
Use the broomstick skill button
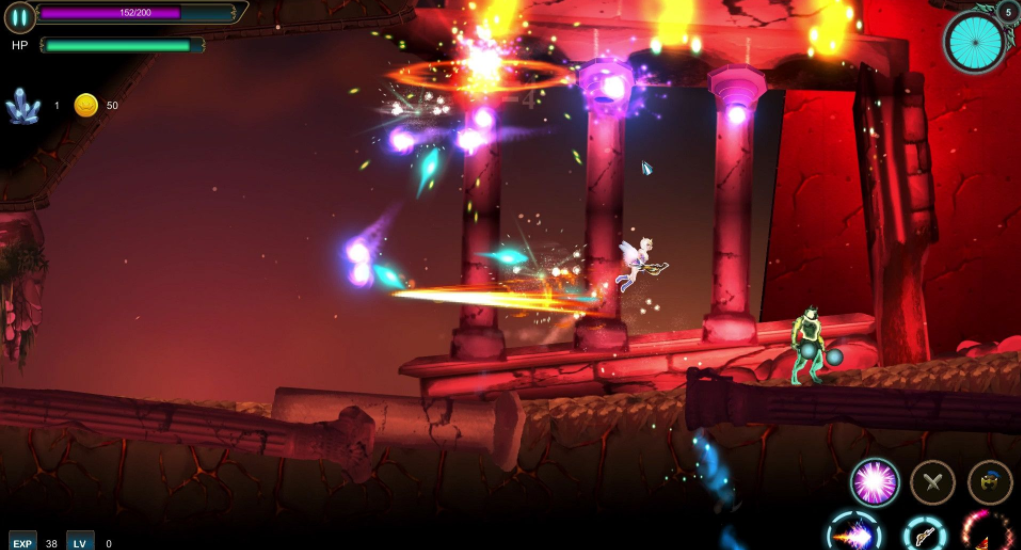(x=925, y=535)
